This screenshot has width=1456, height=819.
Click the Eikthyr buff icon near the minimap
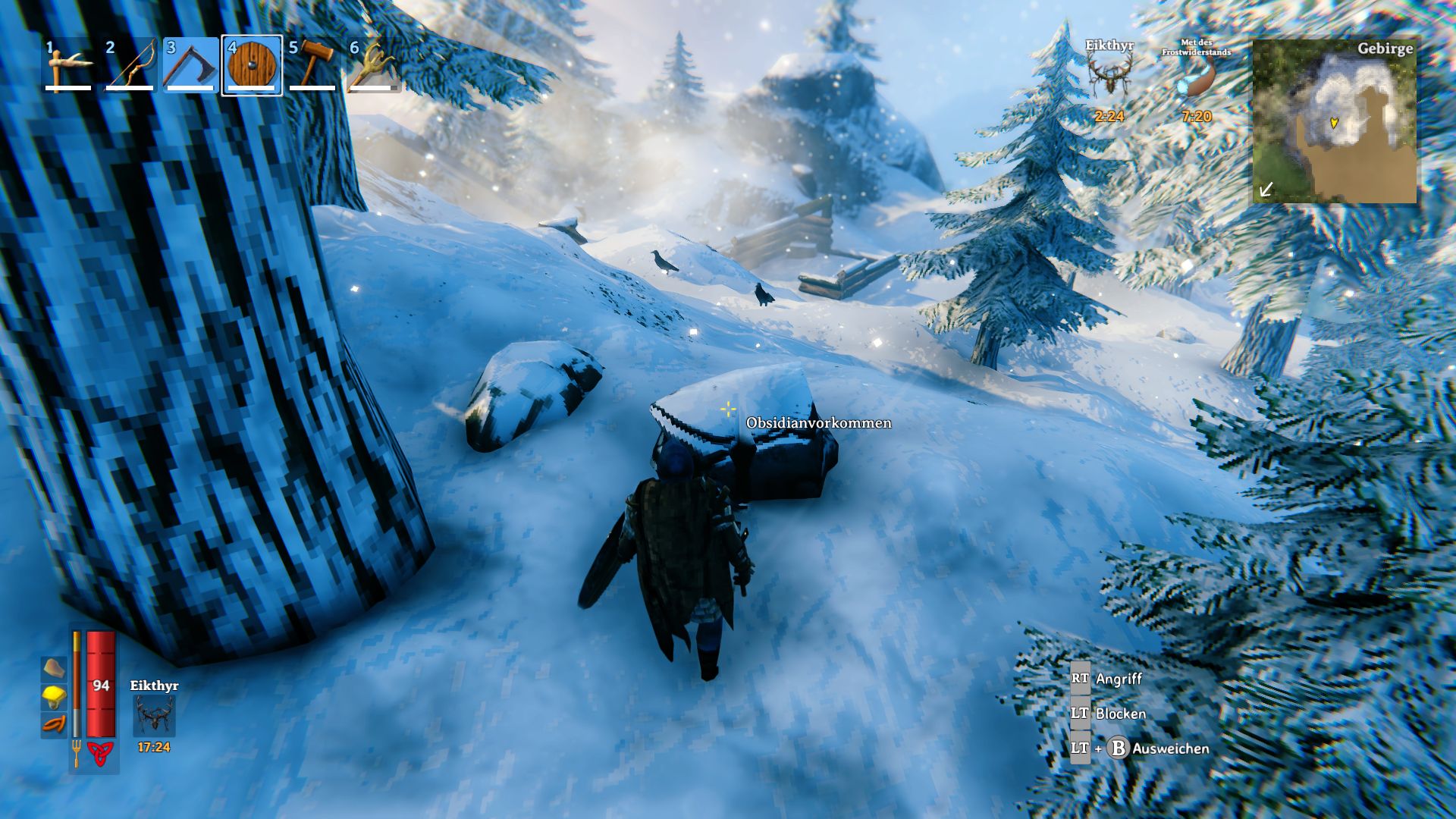1110,76
